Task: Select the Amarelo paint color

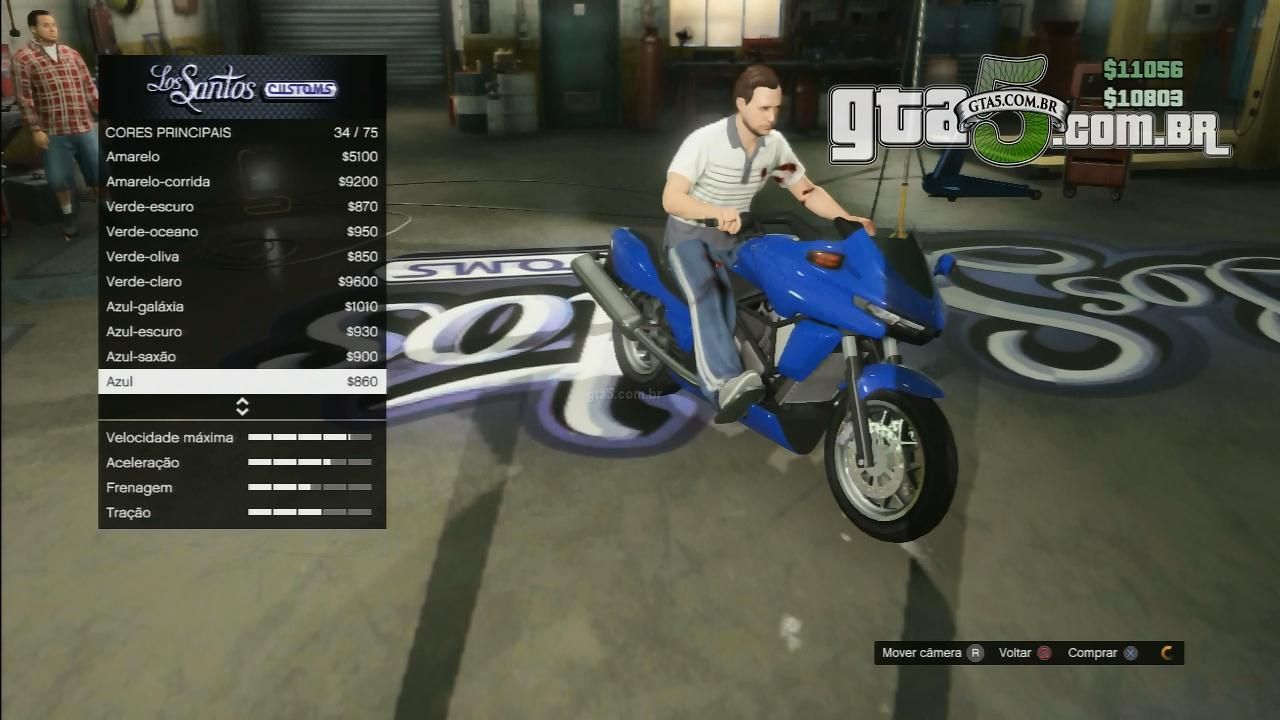Action: (241, 157)
